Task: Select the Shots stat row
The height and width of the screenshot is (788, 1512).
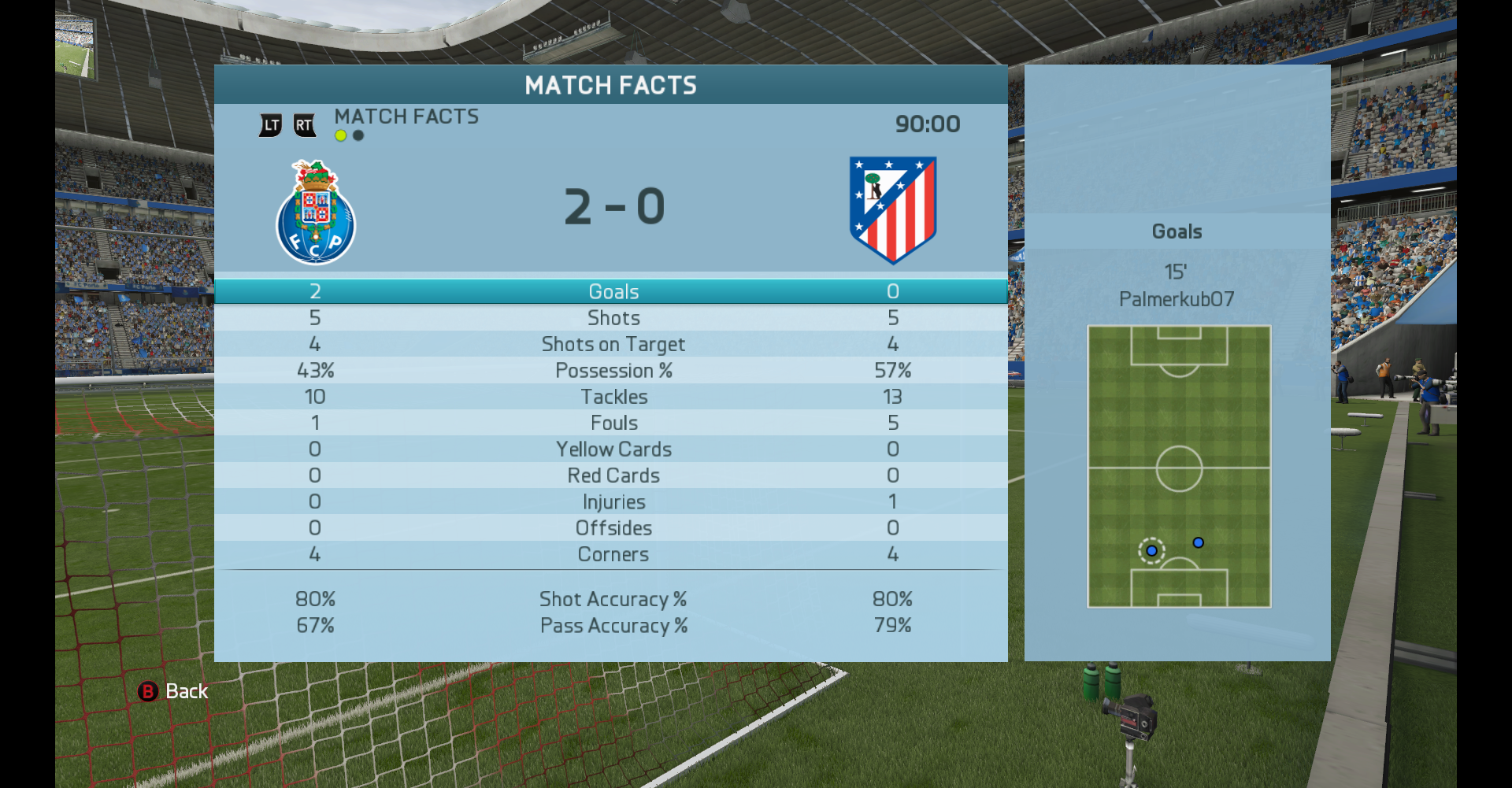Action: (612, 318)
